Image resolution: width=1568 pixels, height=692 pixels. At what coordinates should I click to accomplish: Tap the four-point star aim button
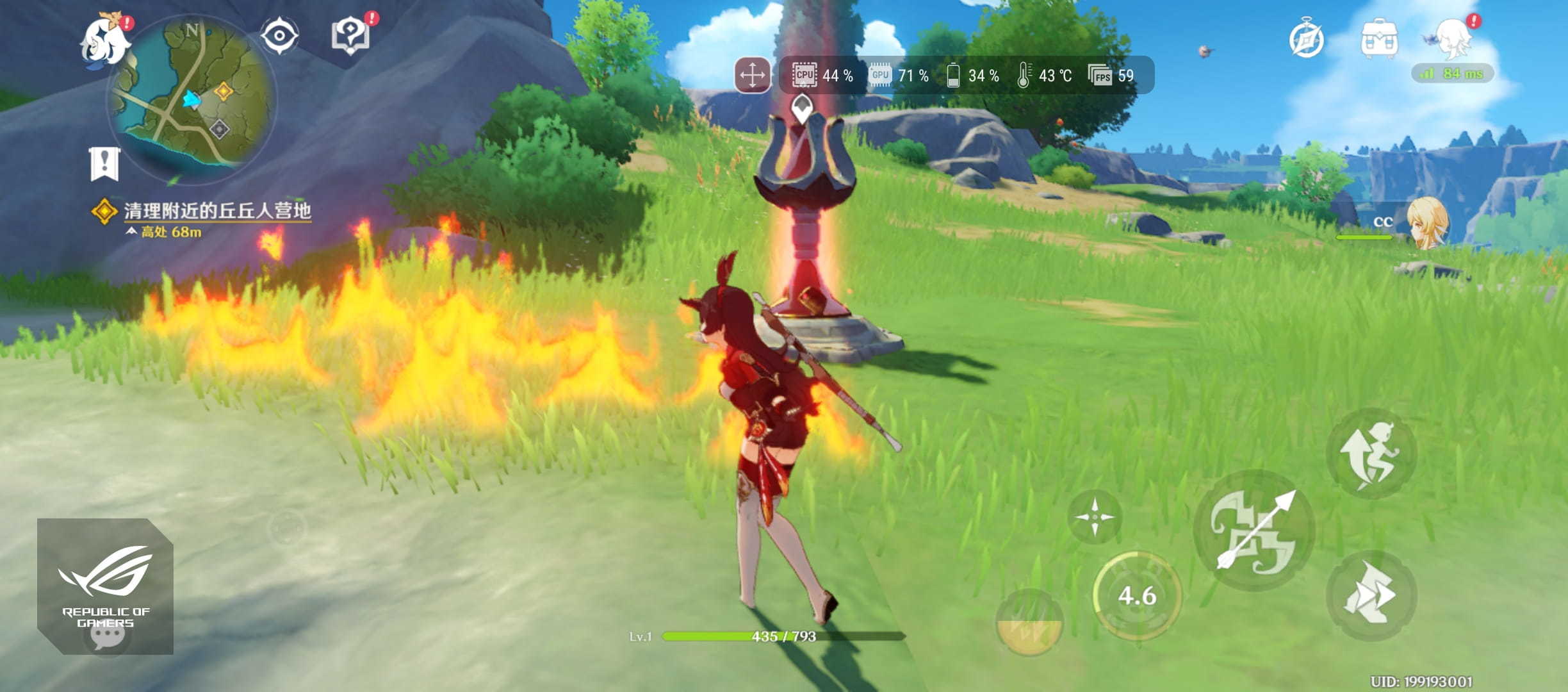click(x=1095, y=516)
